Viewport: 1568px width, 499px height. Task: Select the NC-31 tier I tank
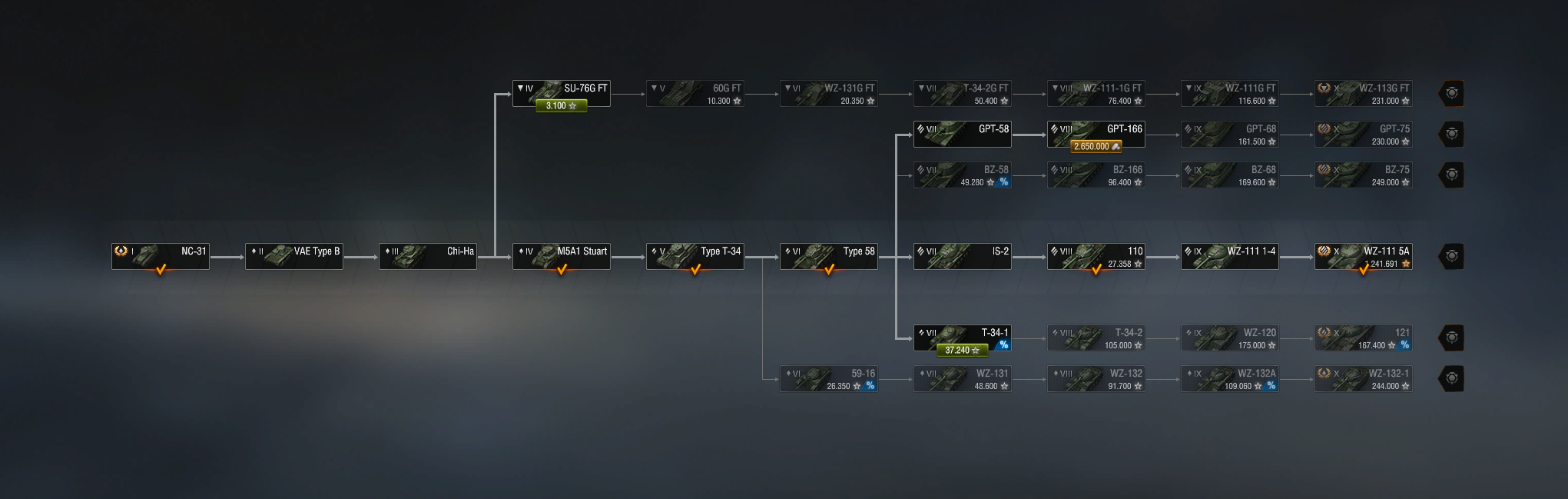point(160,256)
